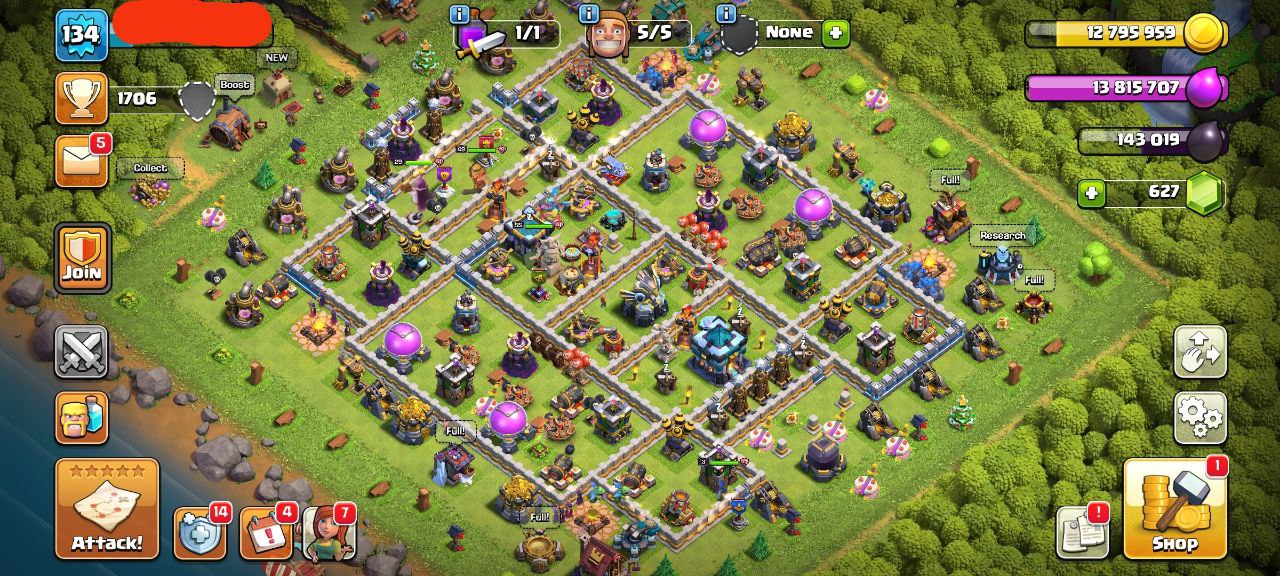Image resolution: width=1280 pixels, height=576 pixels.
Task: Add gems with the green plus button
Action: point(1091,192)
